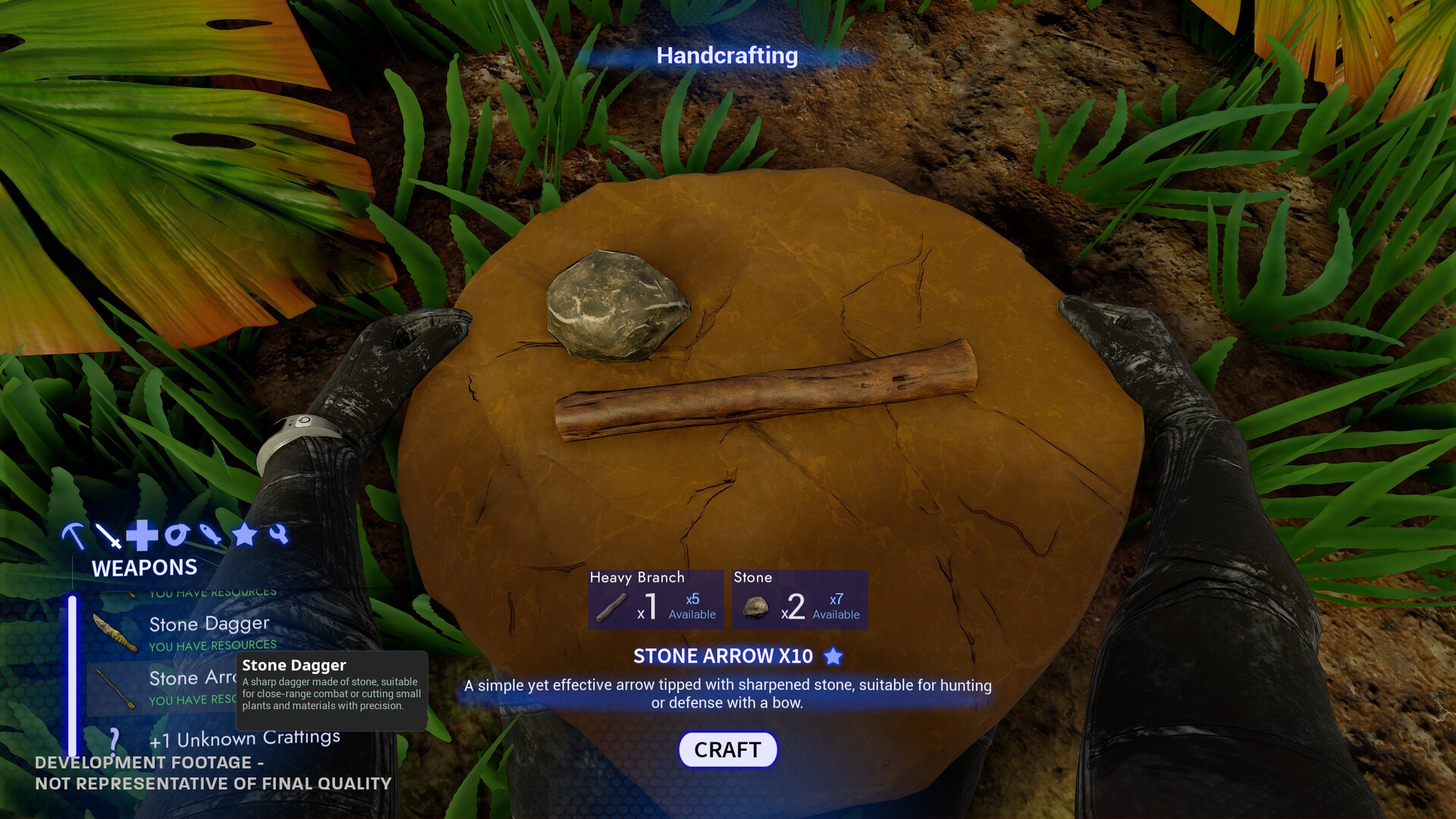Show the star favorites category
The image size is (1456, 819).
(x=244, y=535)
